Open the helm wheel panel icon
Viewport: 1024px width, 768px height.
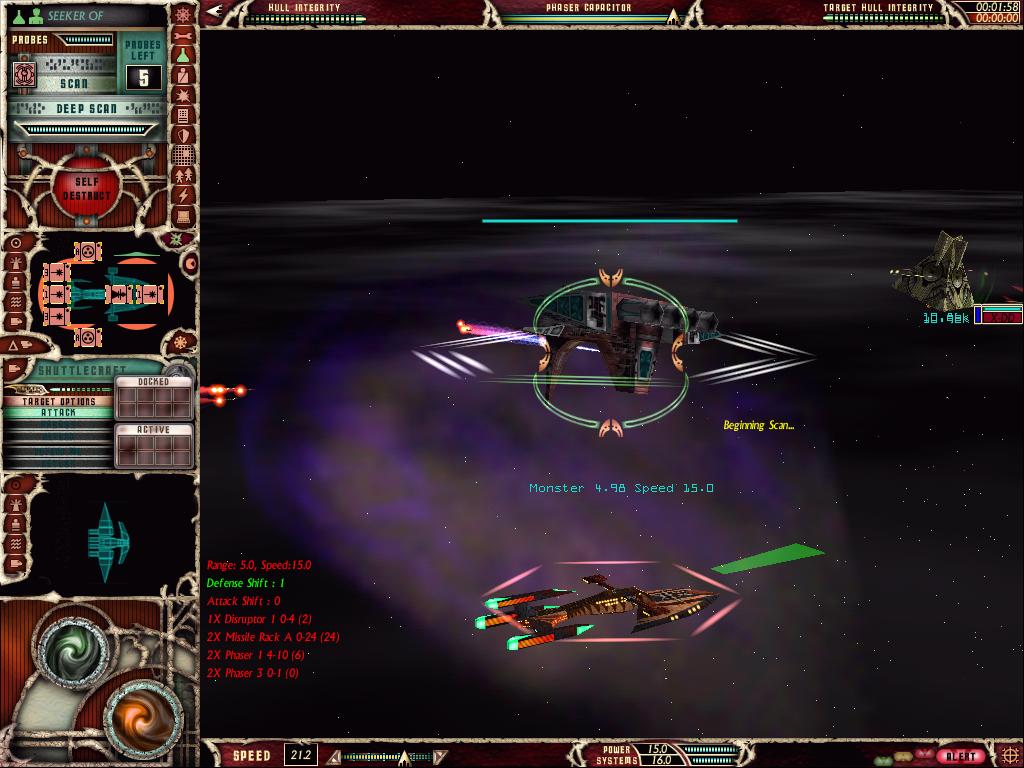(x=183, y=14)
